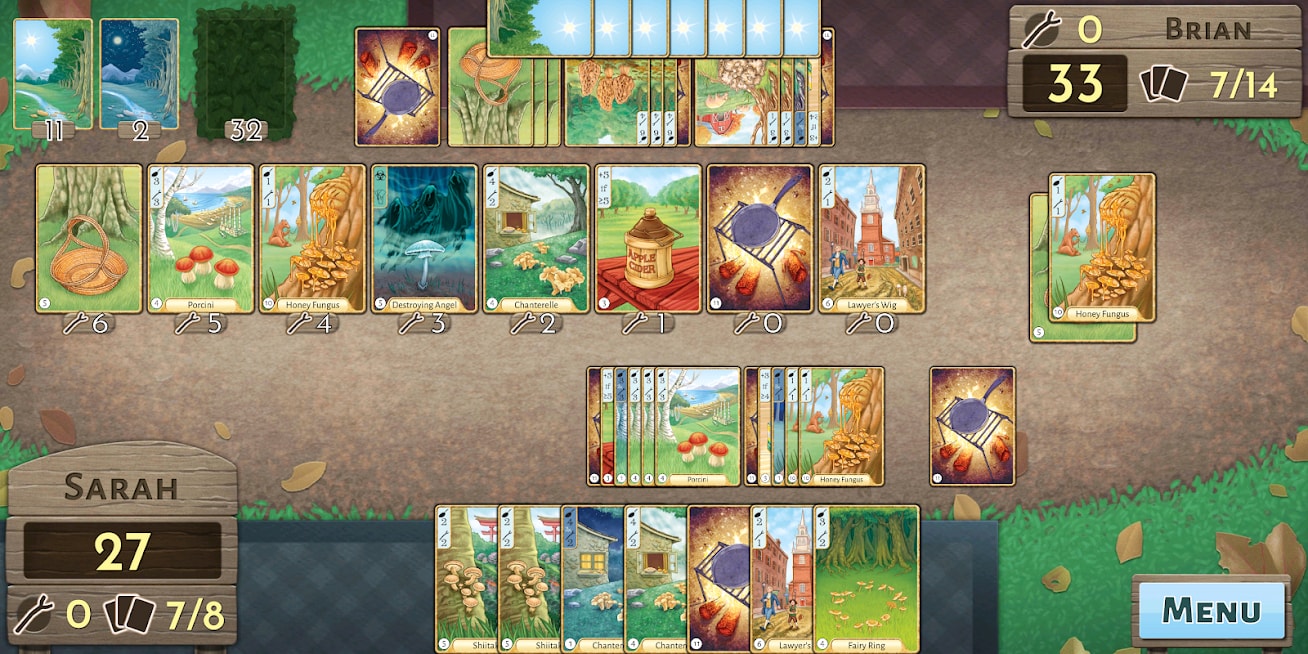Pick the night Chanterelle card in hand
Screen dimensions: 1308x654
tap(592, 578)
